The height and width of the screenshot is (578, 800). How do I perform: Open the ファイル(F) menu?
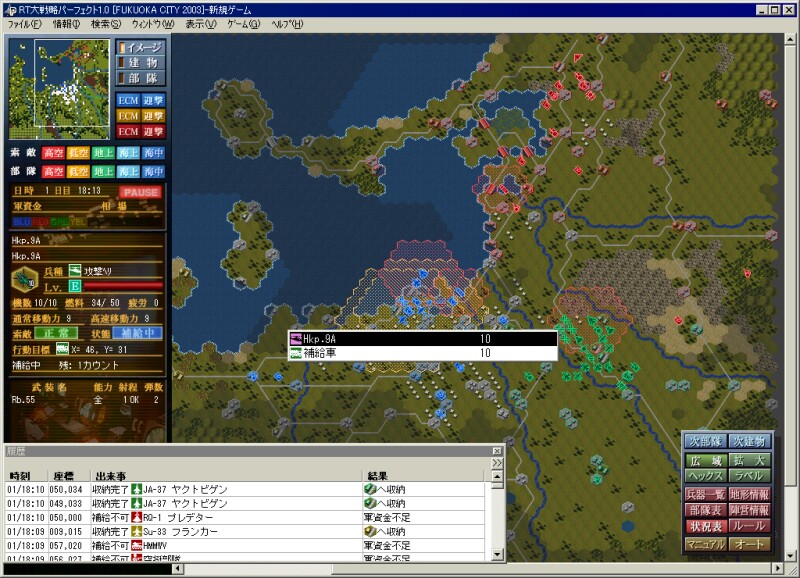coord(25,22)
